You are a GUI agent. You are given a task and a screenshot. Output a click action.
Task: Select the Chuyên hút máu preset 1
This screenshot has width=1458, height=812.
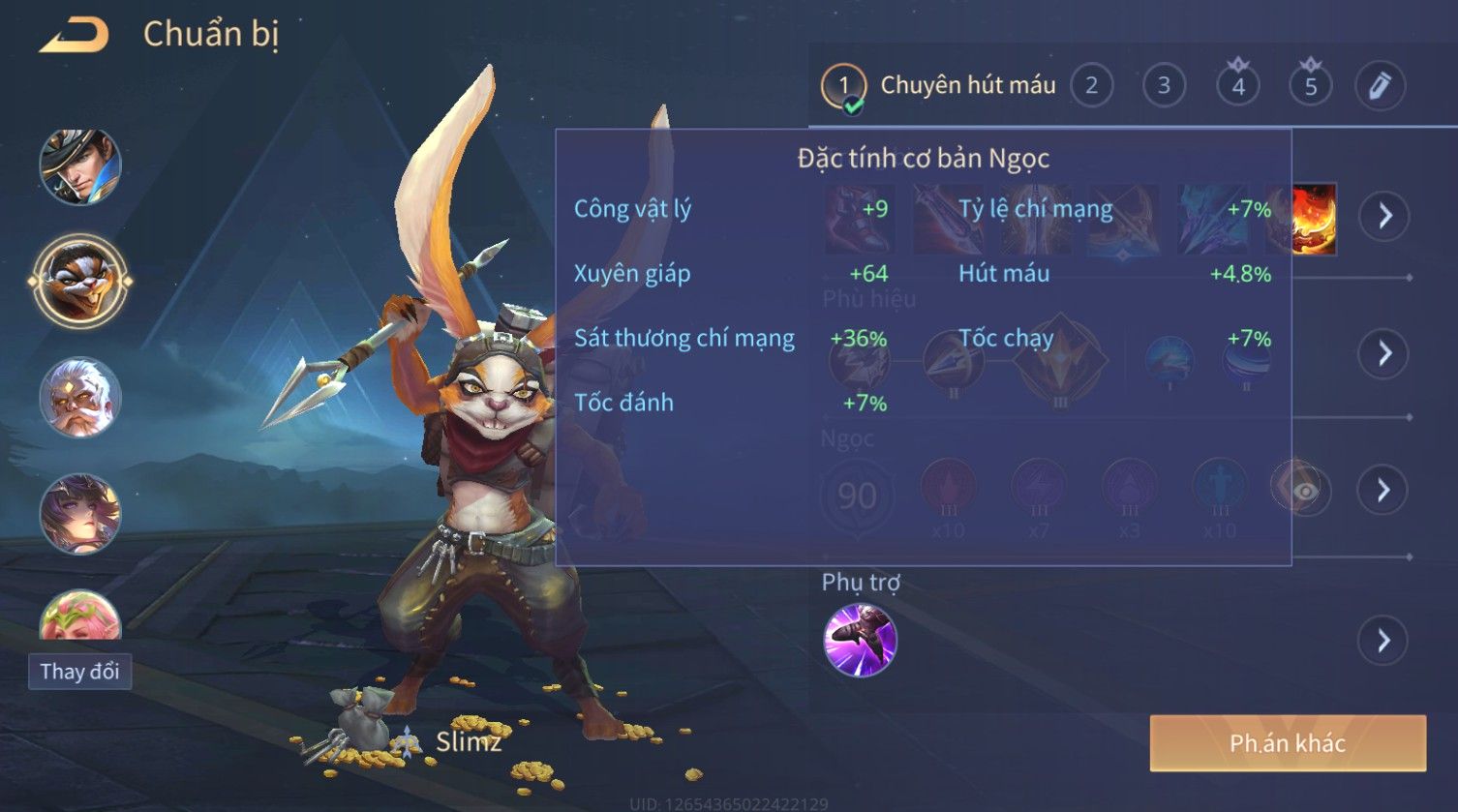coord(843,86)
